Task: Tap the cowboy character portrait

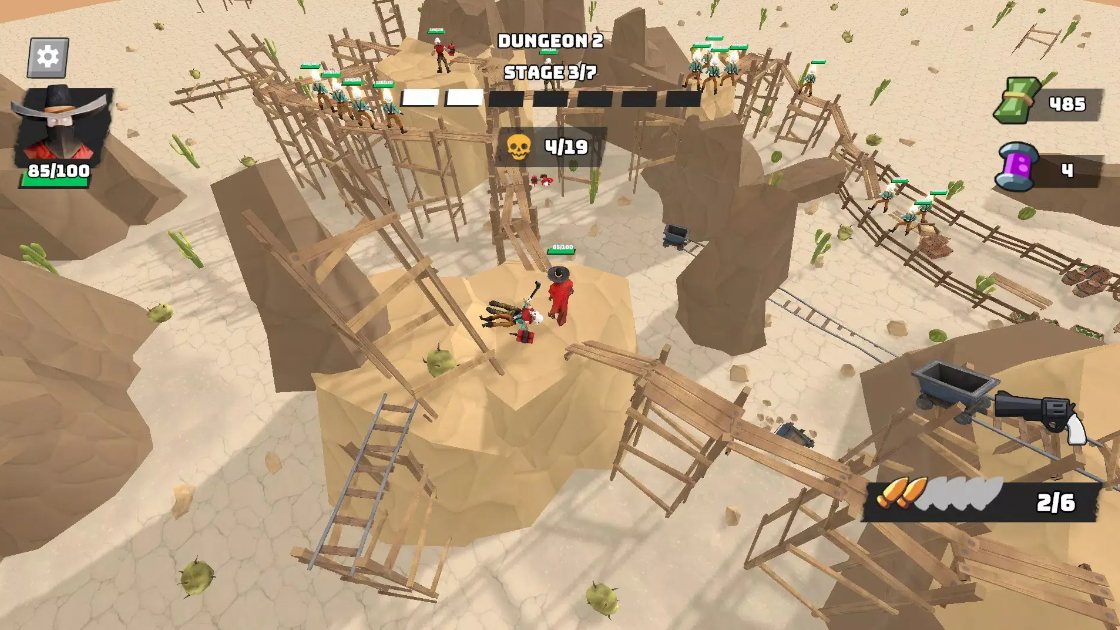Action: click(61, 125)
